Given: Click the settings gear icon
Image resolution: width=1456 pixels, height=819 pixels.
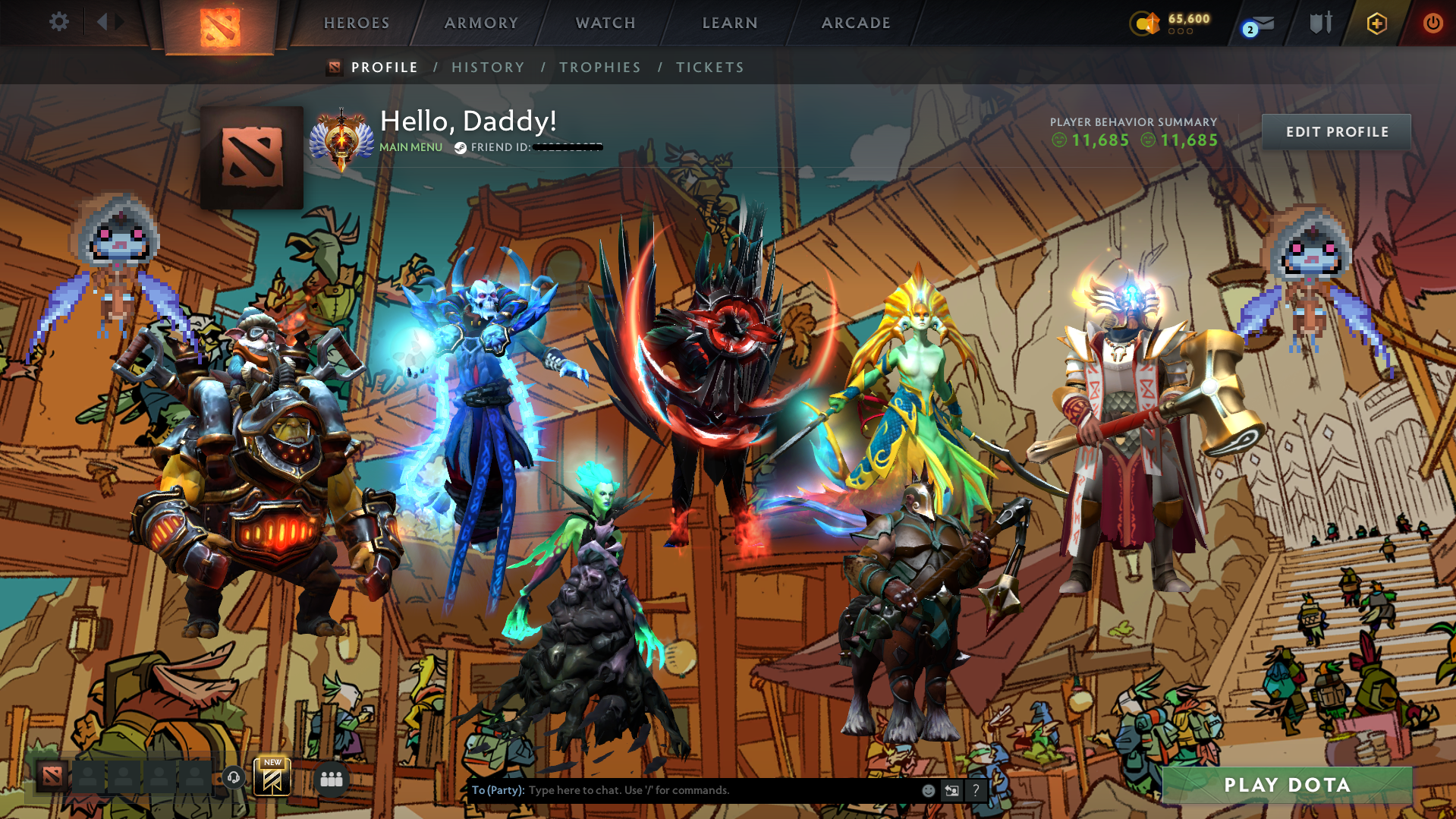Looking at the screenshot, I should pos(58,22).
